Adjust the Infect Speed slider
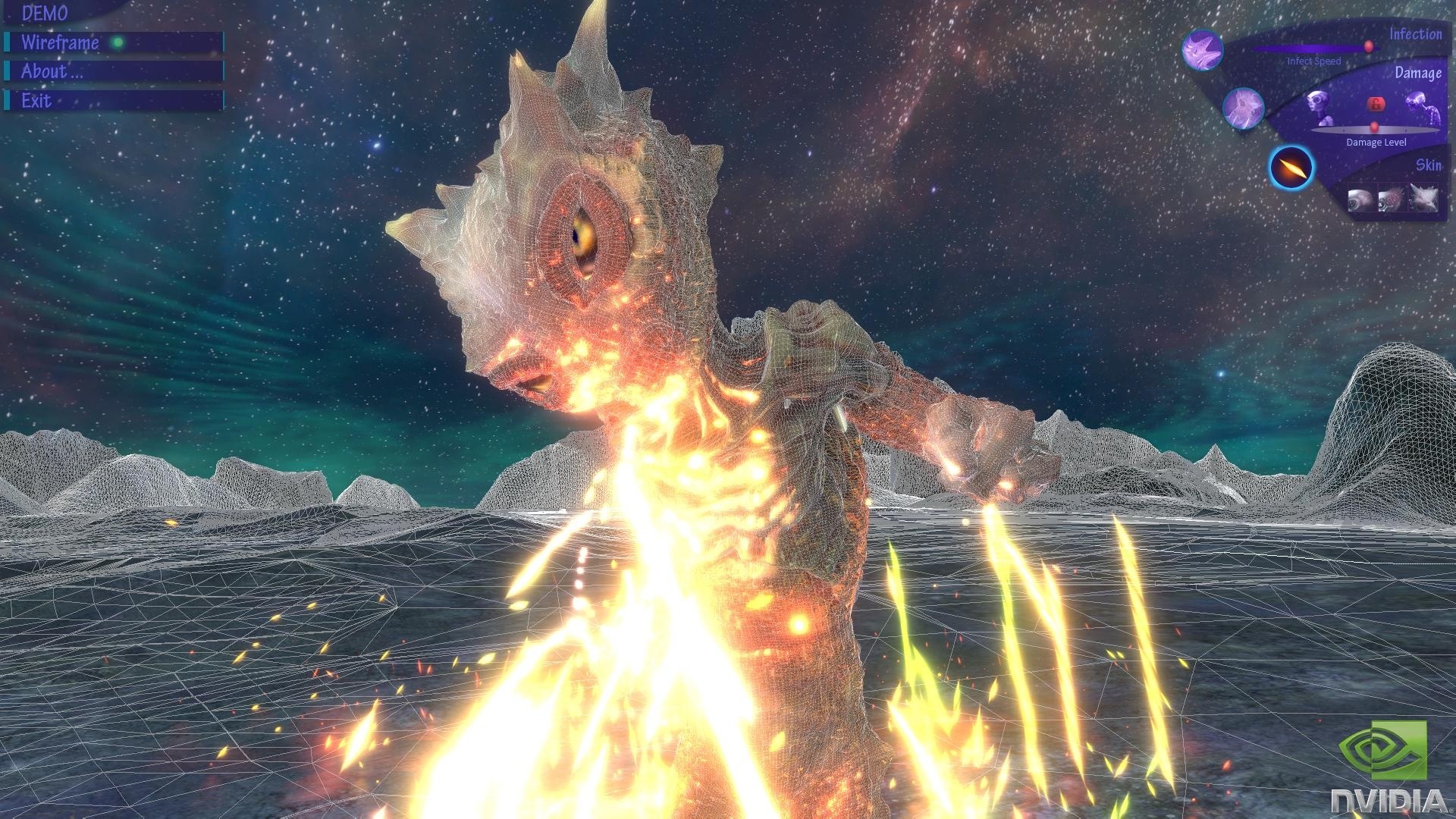The height and width of the screenshot is (819, 1456). (1368, 48)
